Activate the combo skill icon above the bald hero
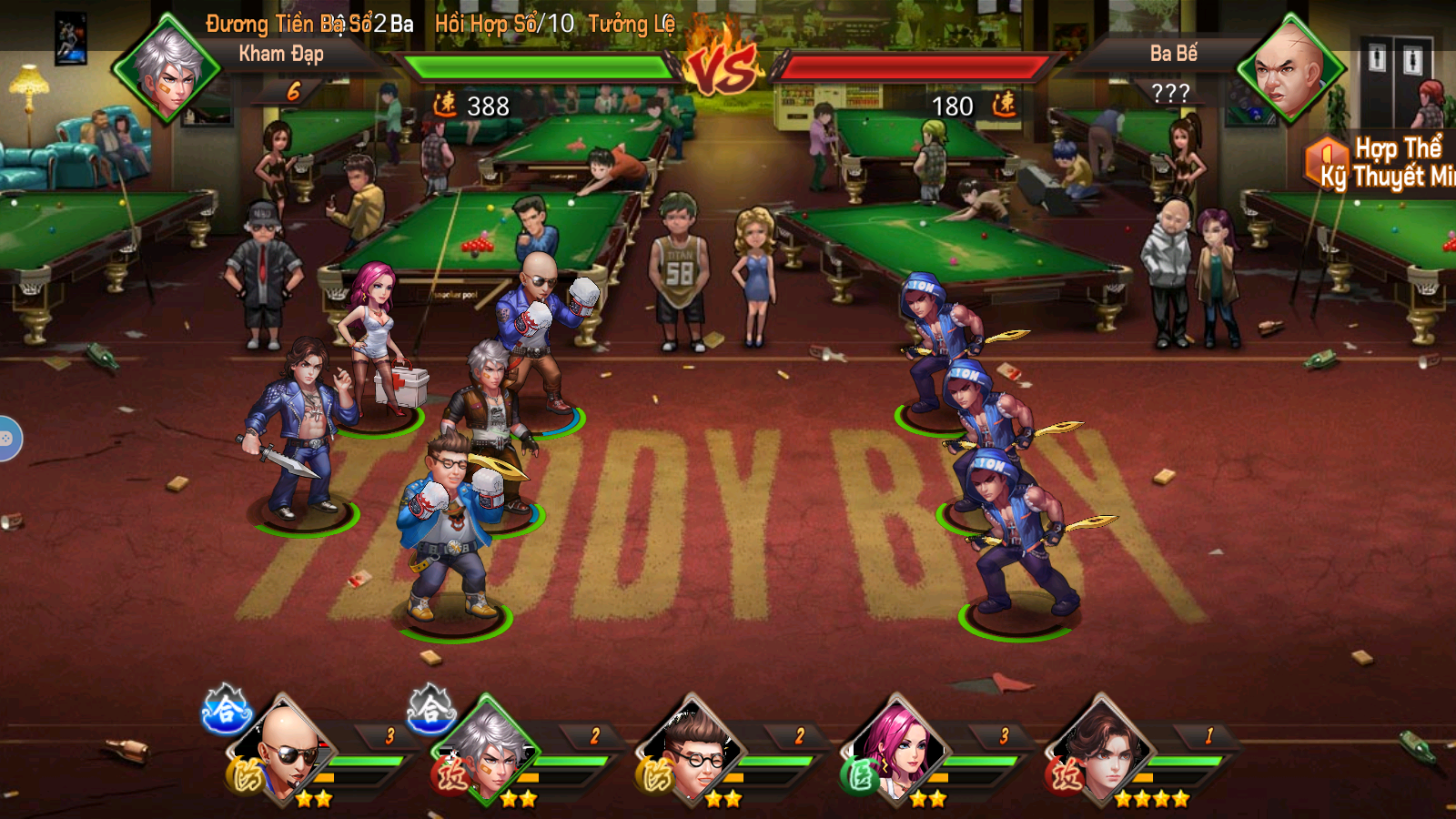Screen dimensions: 1456x819 tap(225, 710)
